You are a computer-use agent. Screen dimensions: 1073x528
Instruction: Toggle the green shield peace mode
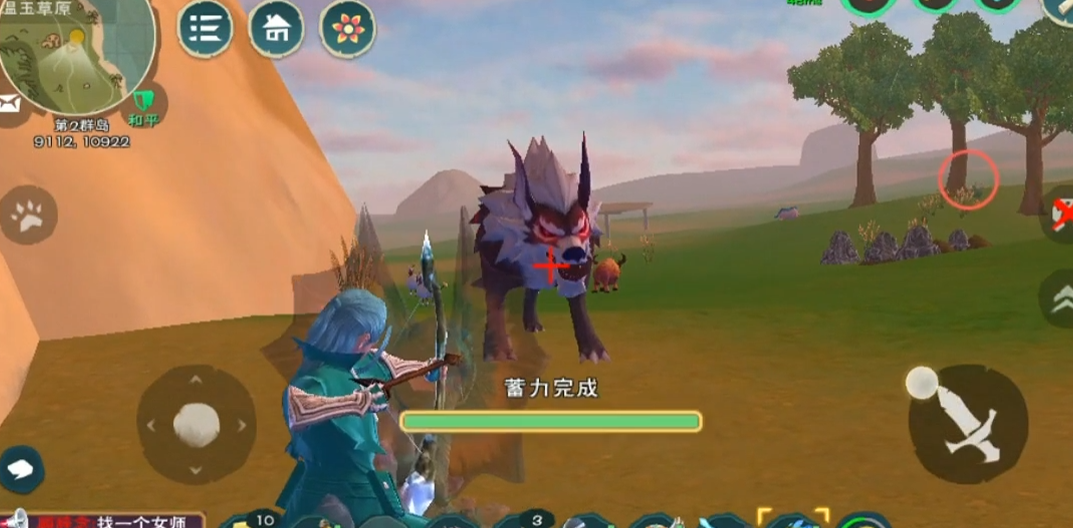point(144,101)
